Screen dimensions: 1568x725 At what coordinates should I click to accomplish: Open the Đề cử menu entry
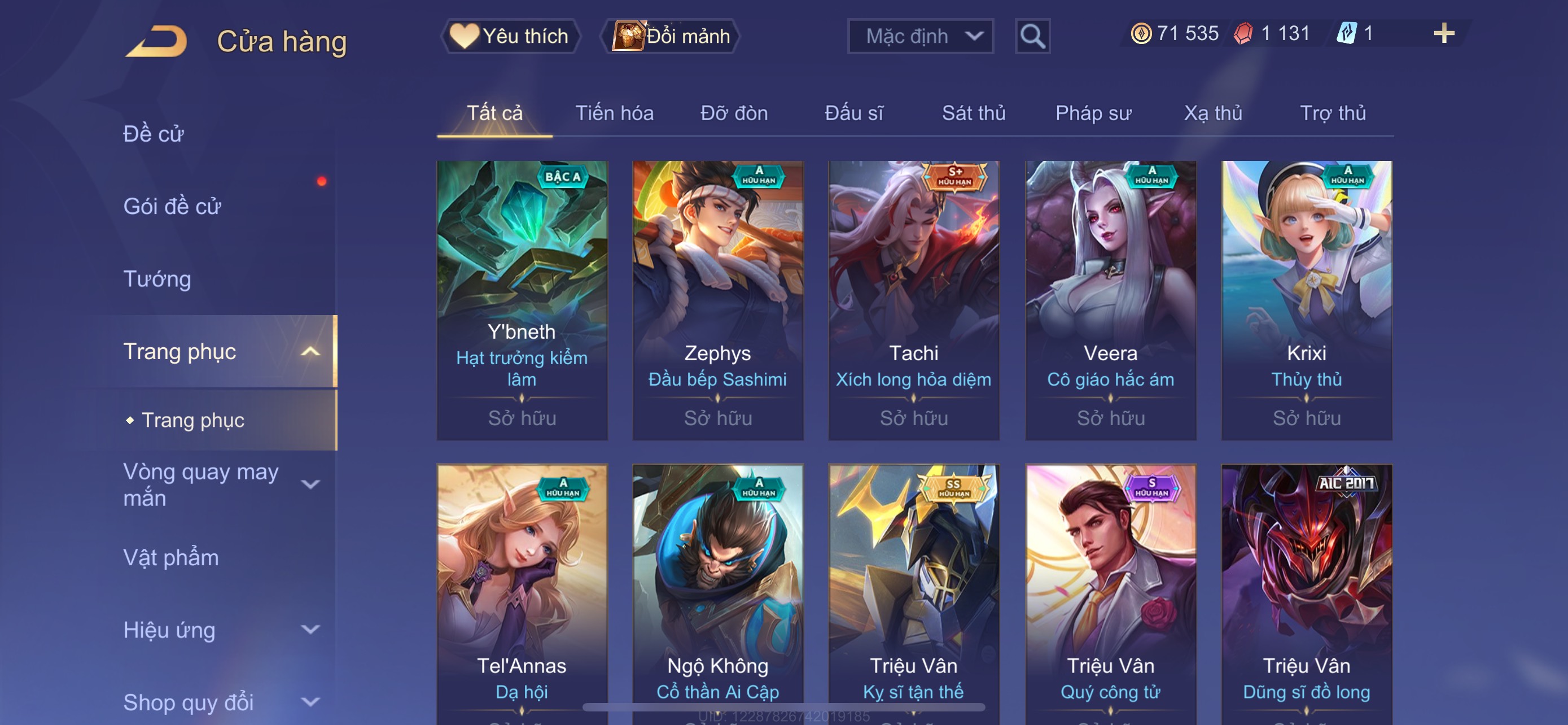click(x=154, y=134)
